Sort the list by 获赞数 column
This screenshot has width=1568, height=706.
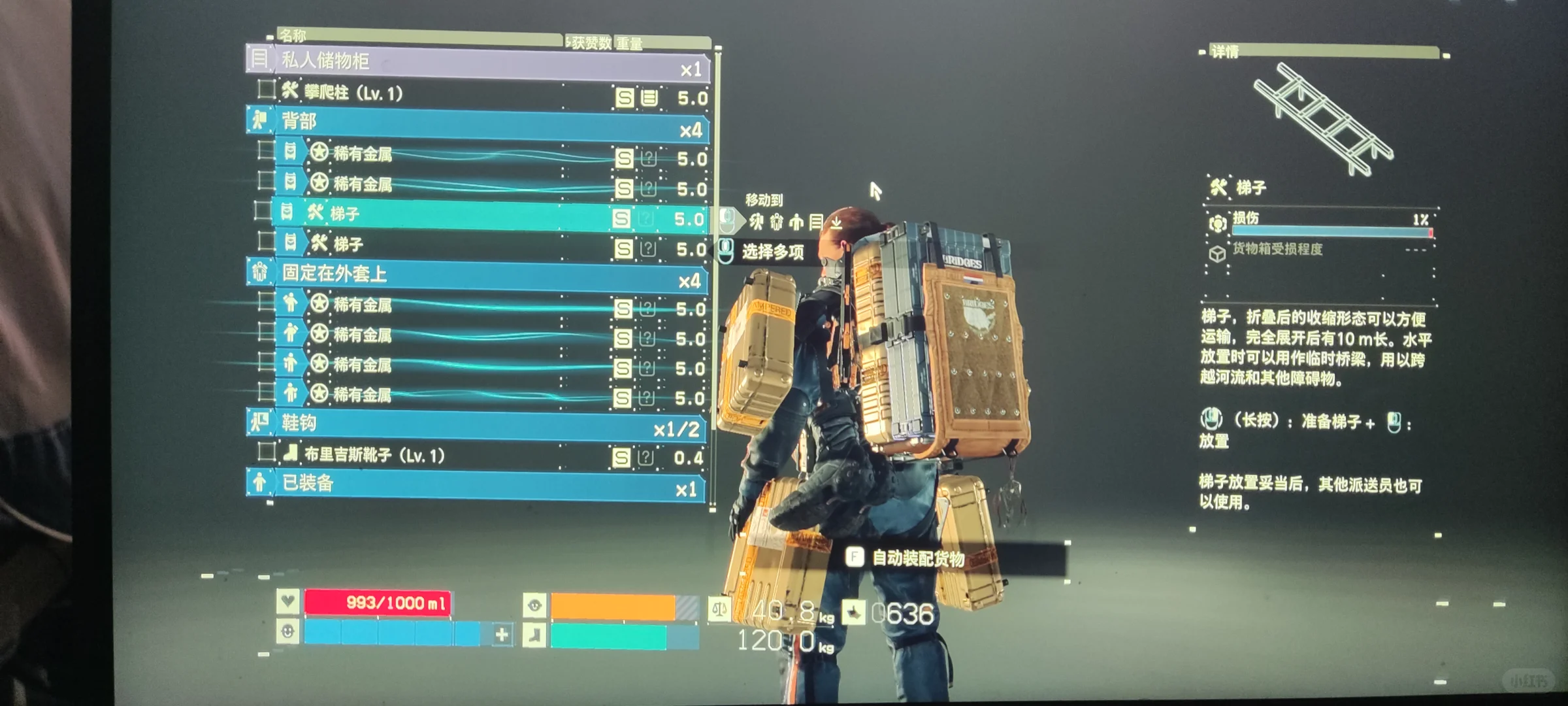pyautogui.click(x=591, y=43)
